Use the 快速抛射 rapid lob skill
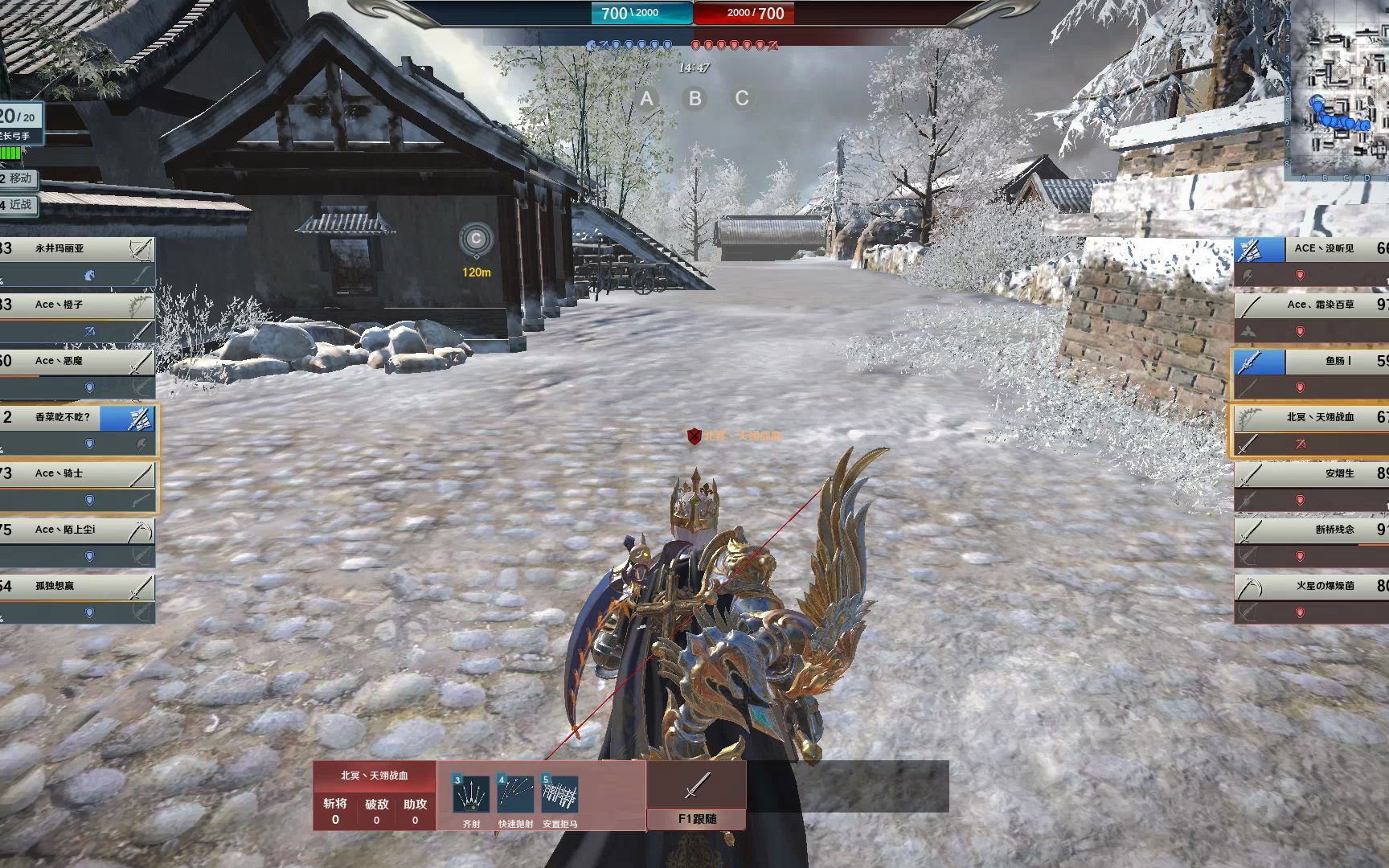The height and width of the screenshot is (868, 1389). (x=515, y=795)
